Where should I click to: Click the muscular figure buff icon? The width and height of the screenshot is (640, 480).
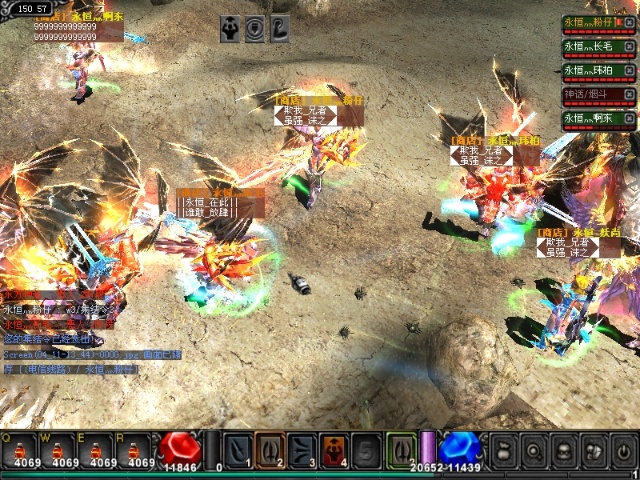[x=230, y=29]
